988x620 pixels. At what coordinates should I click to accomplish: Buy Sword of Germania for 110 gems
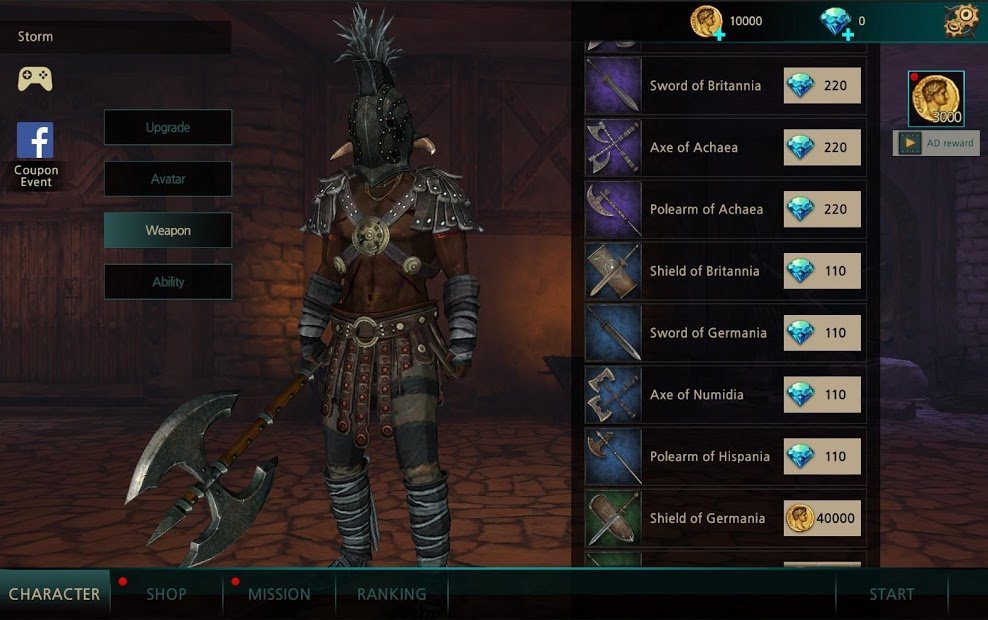822,333
